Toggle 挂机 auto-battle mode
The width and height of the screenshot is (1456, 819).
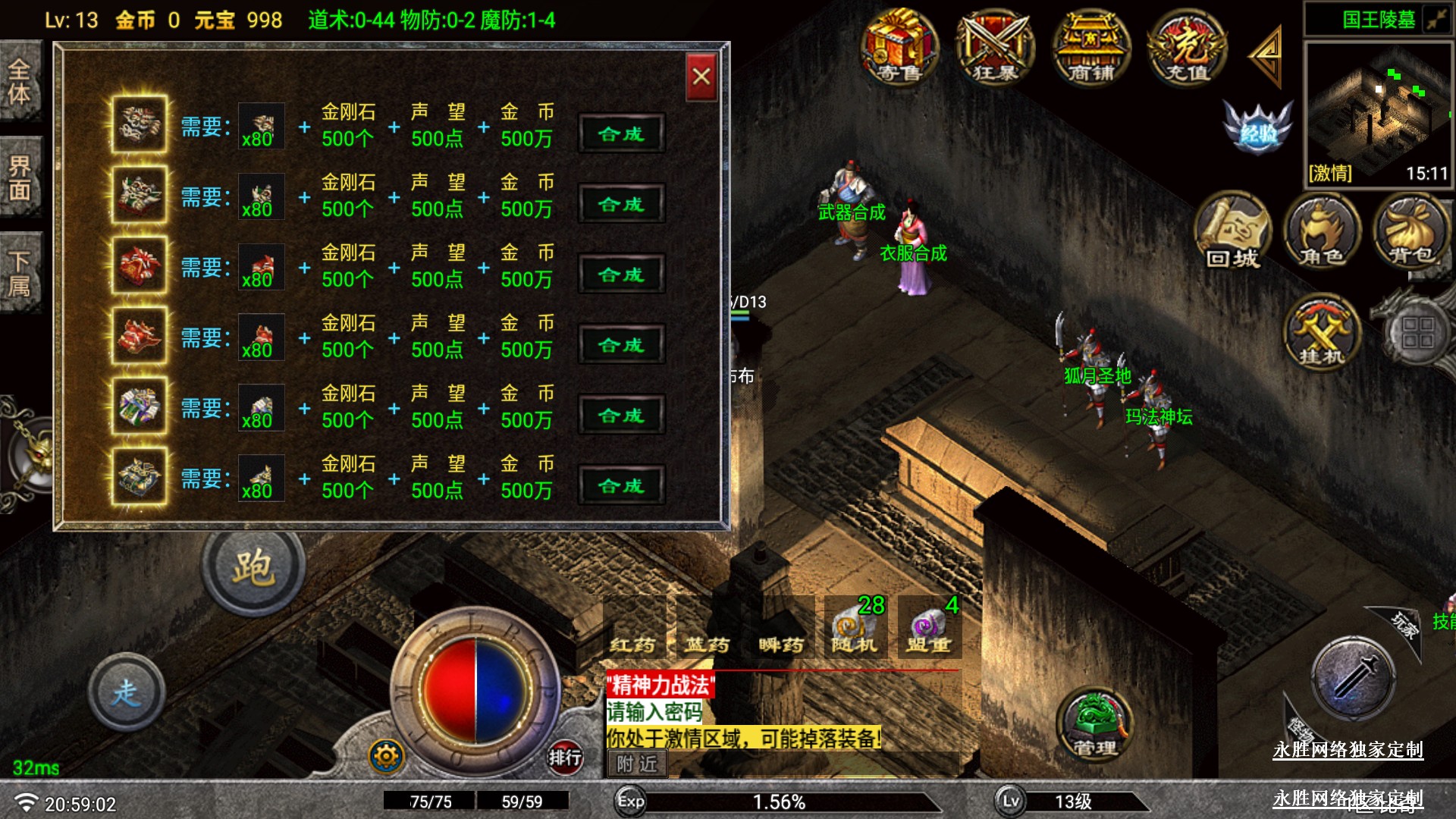1322,332
